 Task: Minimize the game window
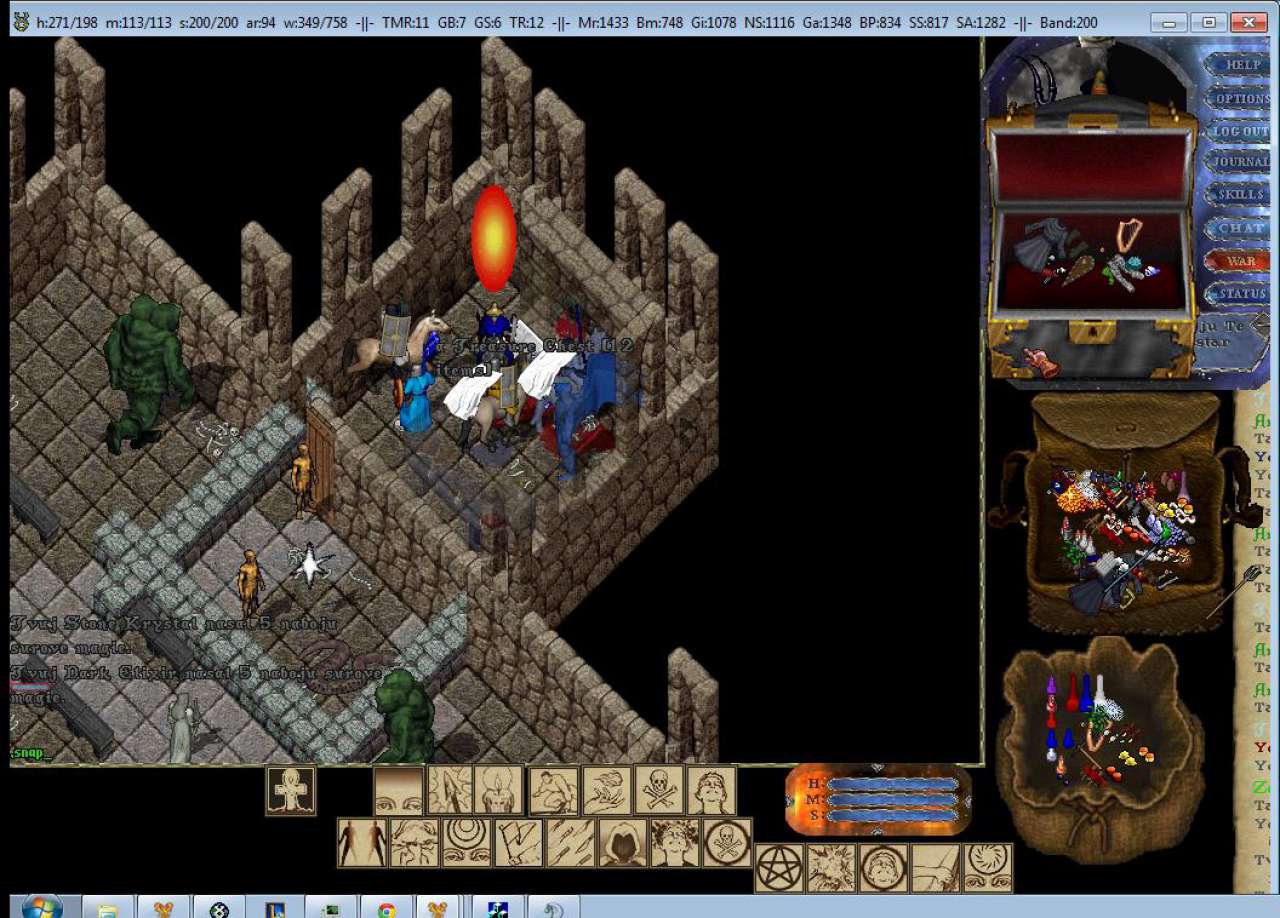tap(1169, 22)
